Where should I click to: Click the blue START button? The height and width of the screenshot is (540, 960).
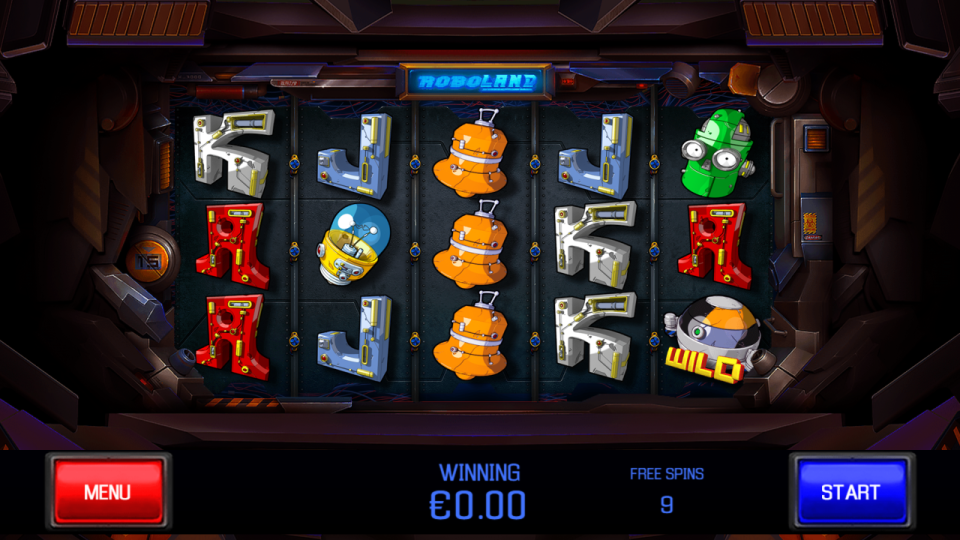coord(851,491)
